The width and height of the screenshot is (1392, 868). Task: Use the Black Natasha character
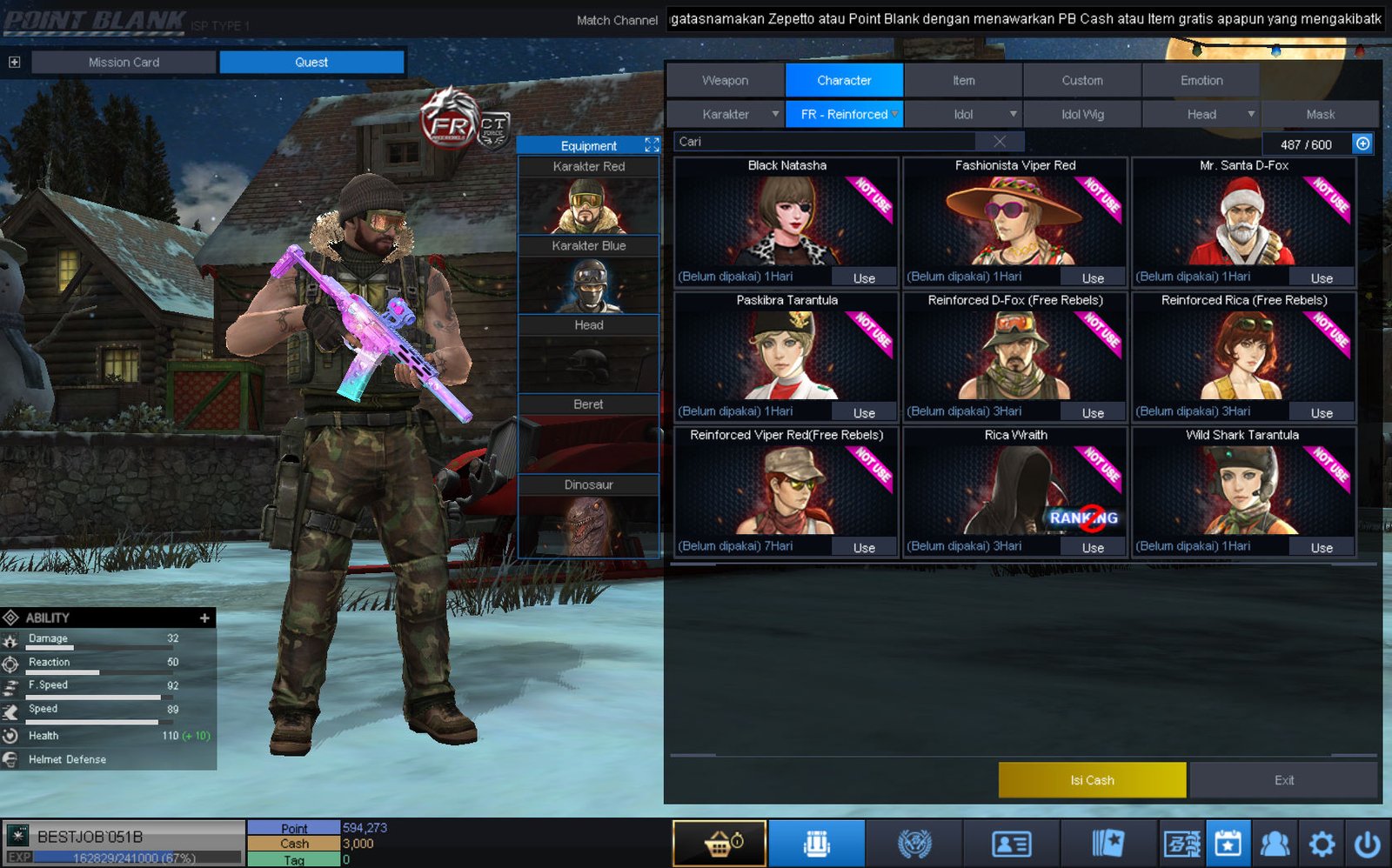coord(864,278)
